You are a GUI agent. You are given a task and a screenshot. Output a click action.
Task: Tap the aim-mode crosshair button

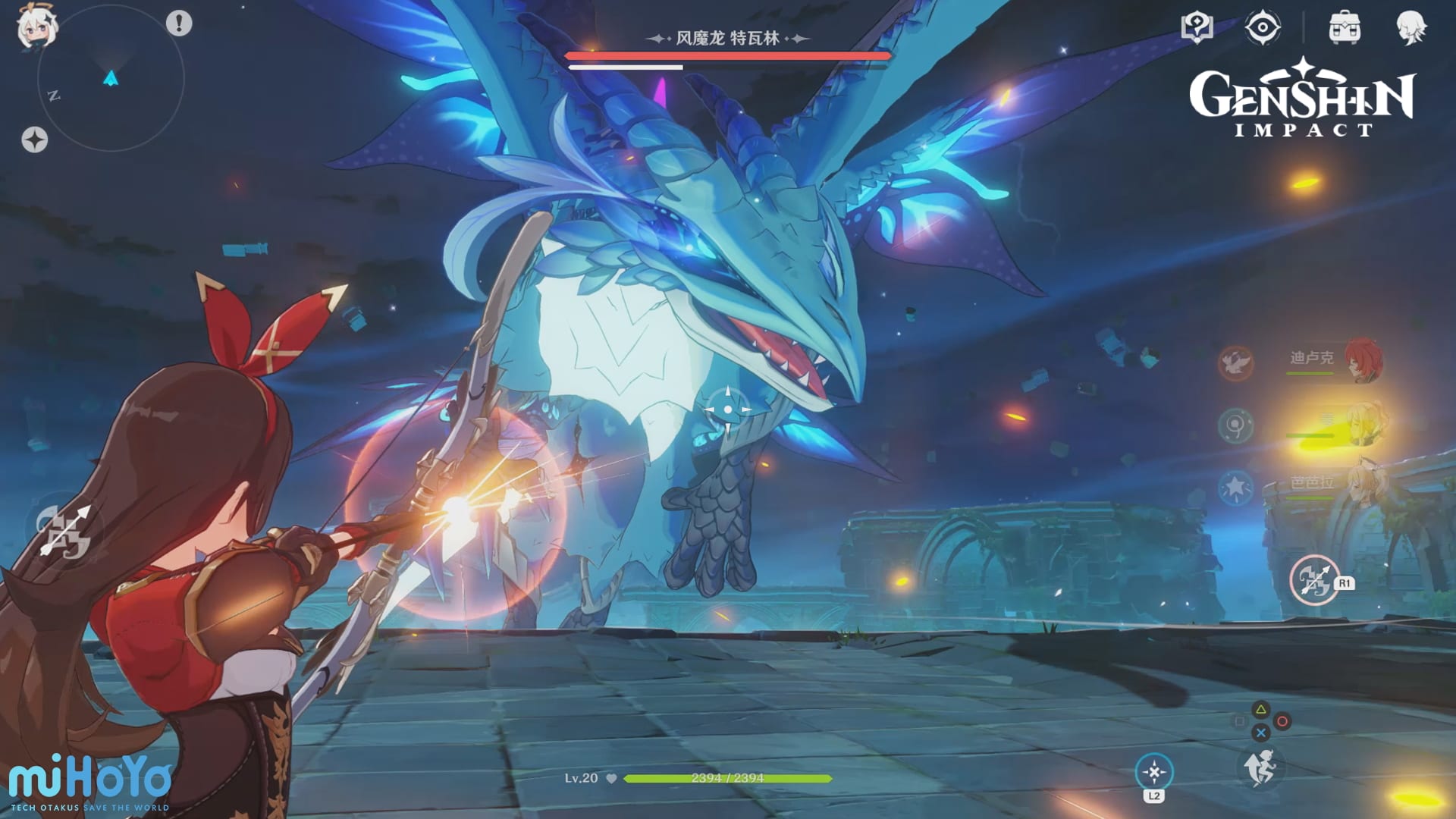coord(1154,772)
